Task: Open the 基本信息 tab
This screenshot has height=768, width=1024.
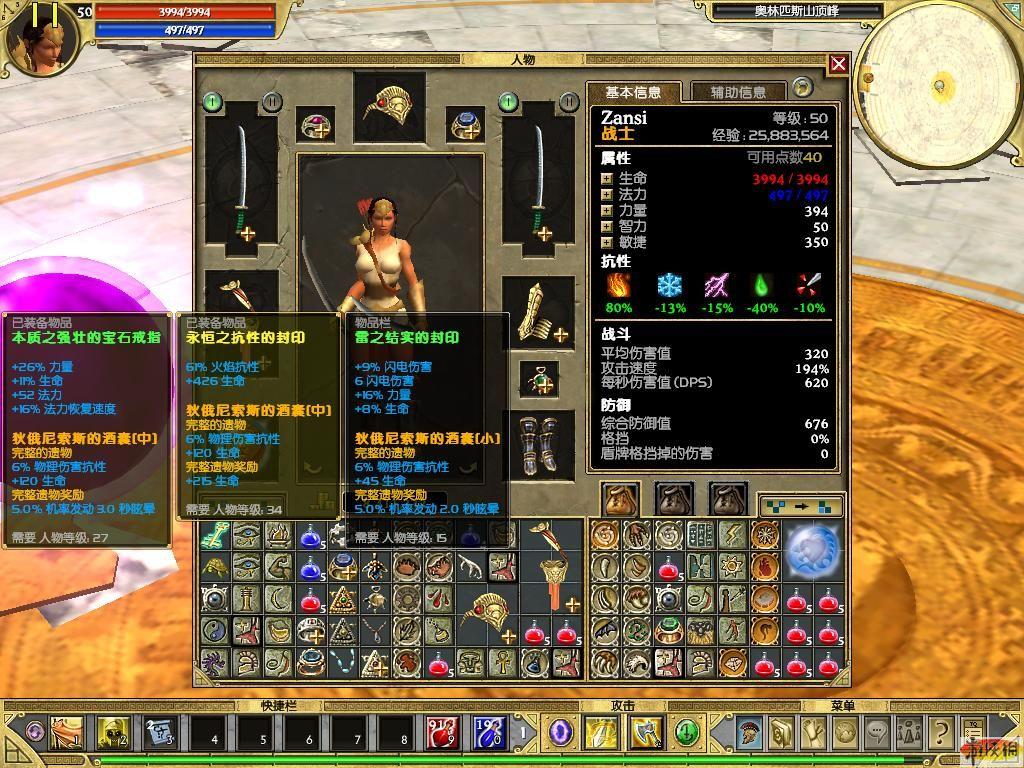Action: coord(633,92)
